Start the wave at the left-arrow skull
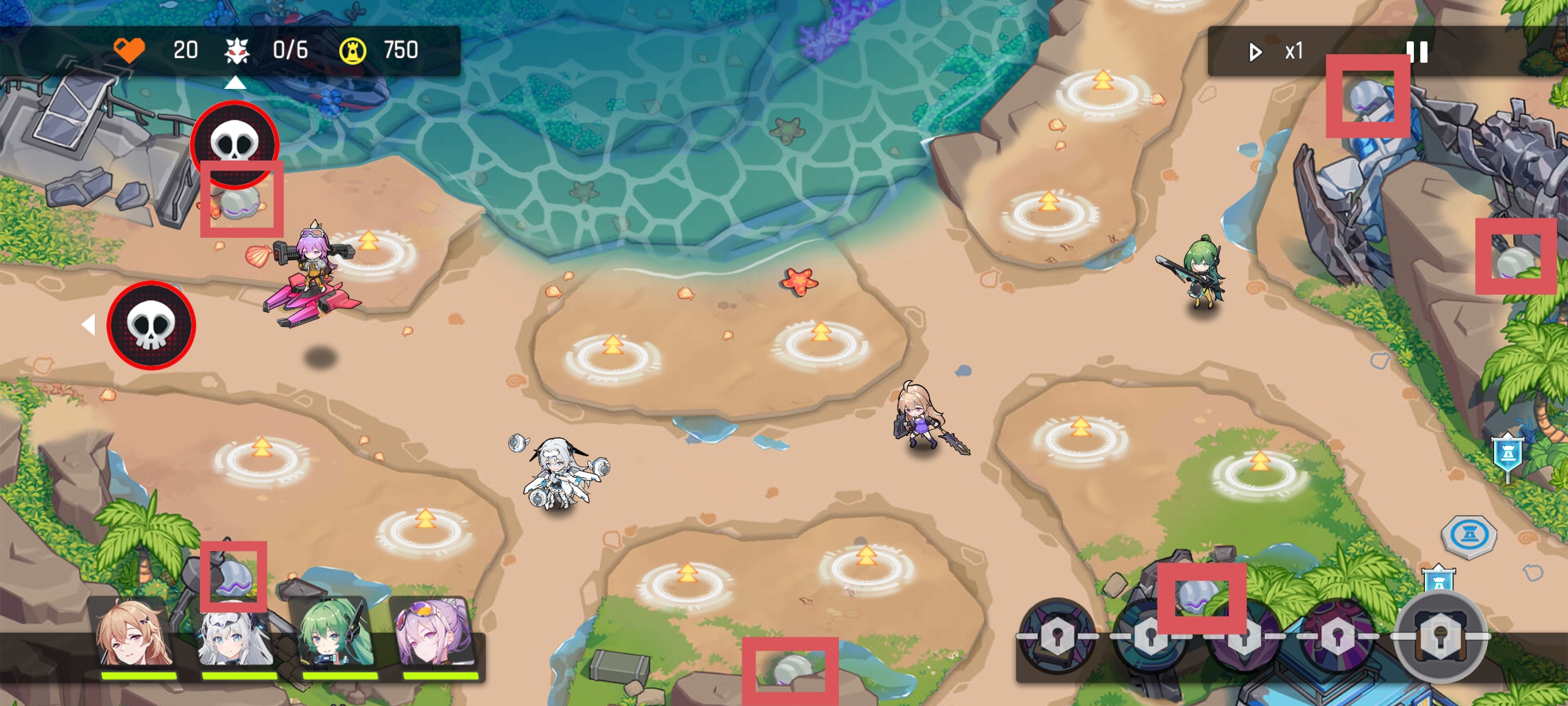The image size is (1568, 706). [x=151, y=326]
